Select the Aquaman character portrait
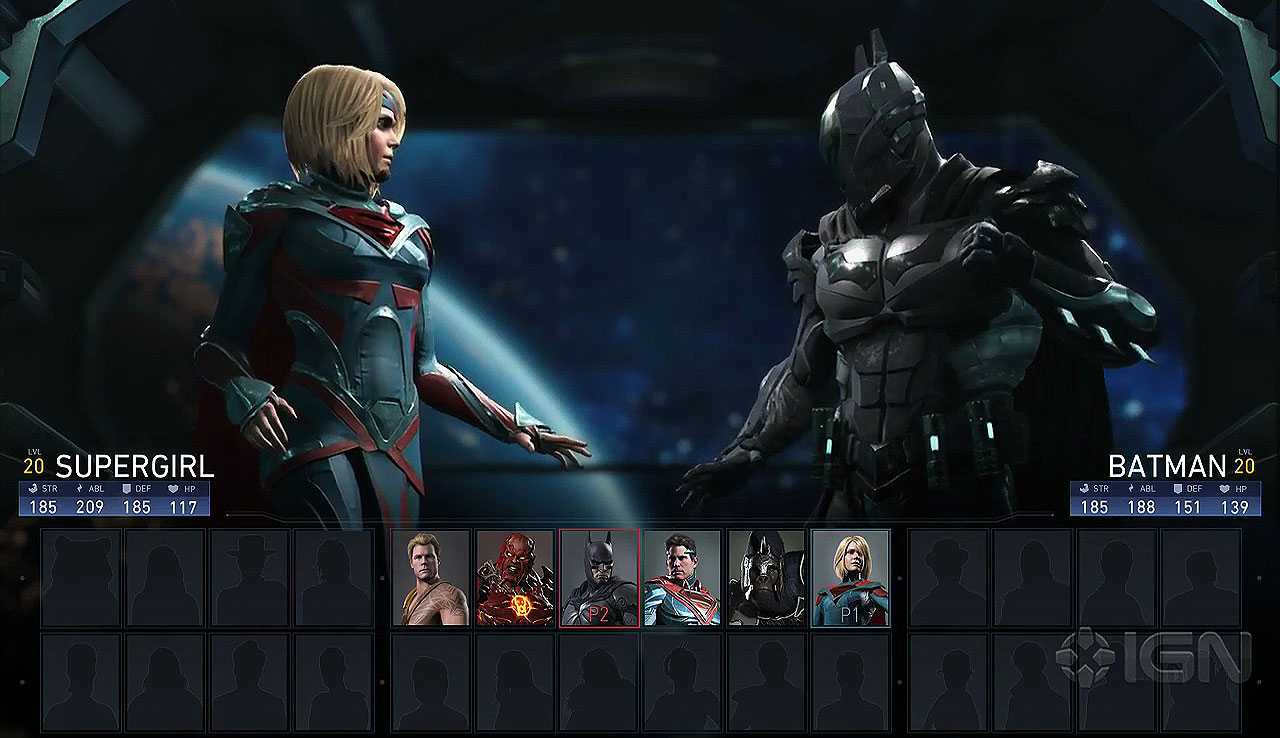Viewport: 1280px width, 738px height. (431, 578)
